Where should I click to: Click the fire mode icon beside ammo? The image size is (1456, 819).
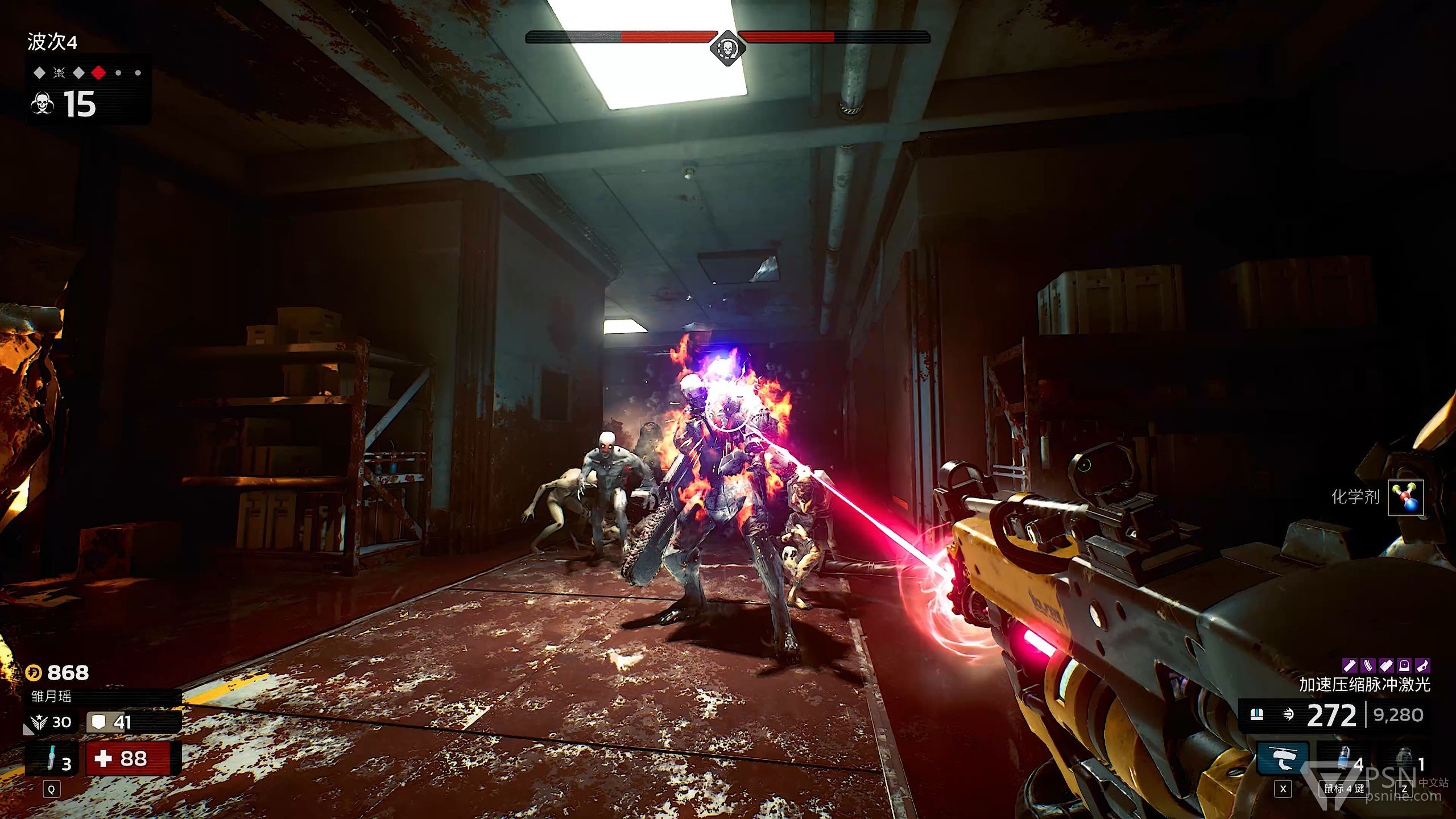1288,715
